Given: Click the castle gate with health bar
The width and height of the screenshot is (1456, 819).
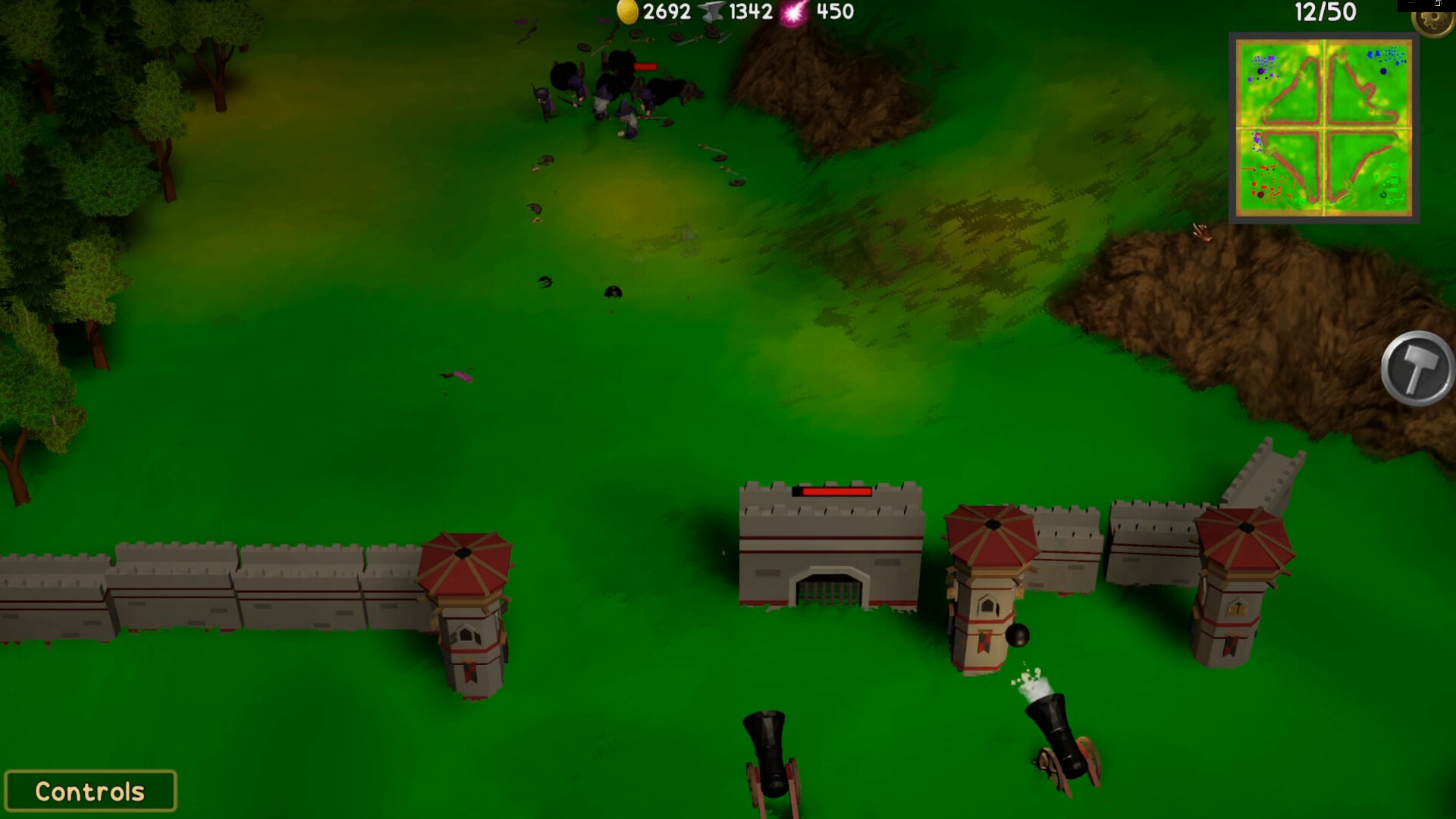Looking at the screenshot, I should point(832,554).
